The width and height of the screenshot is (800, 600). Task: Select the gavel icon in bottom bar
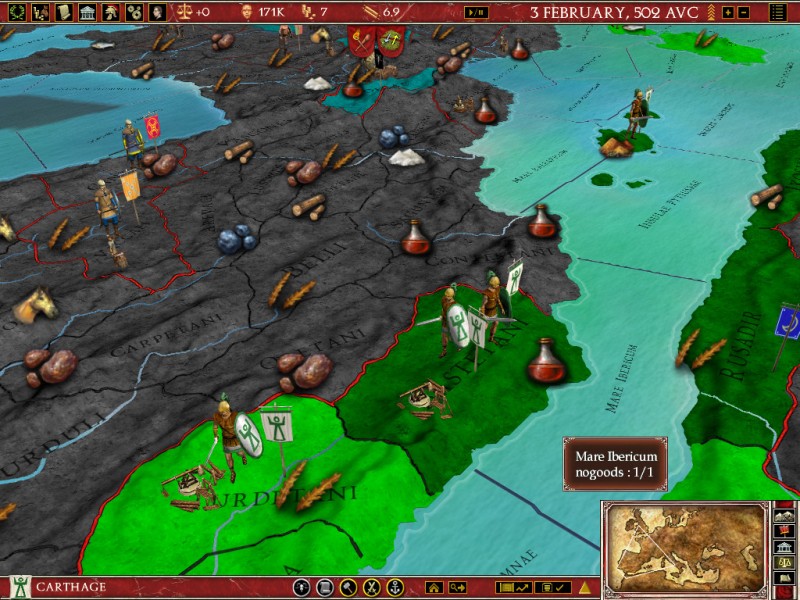click(x=348, y=587)
